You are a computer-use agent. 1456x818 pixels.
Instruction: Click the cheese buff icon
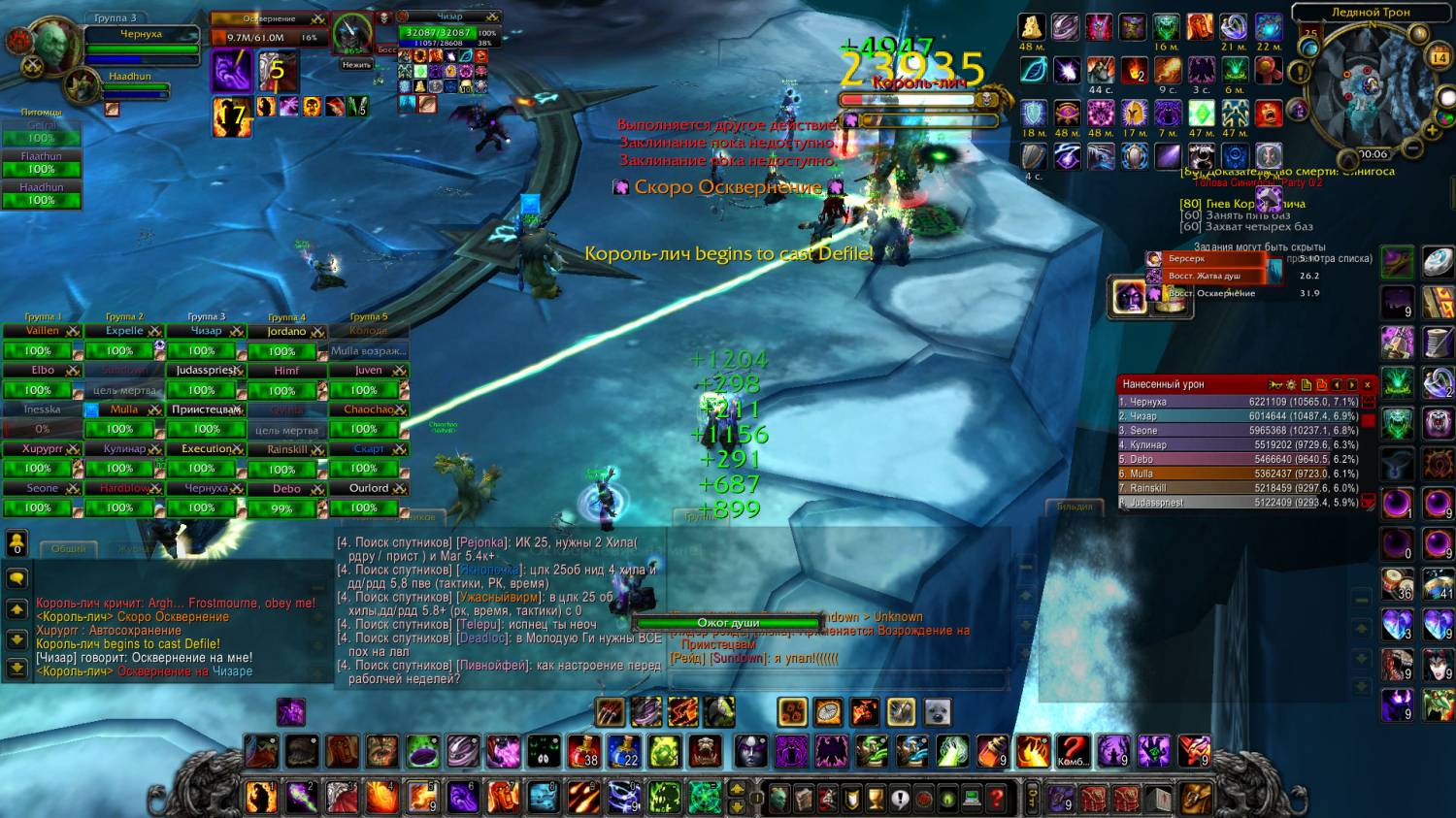pos(1031,27)
